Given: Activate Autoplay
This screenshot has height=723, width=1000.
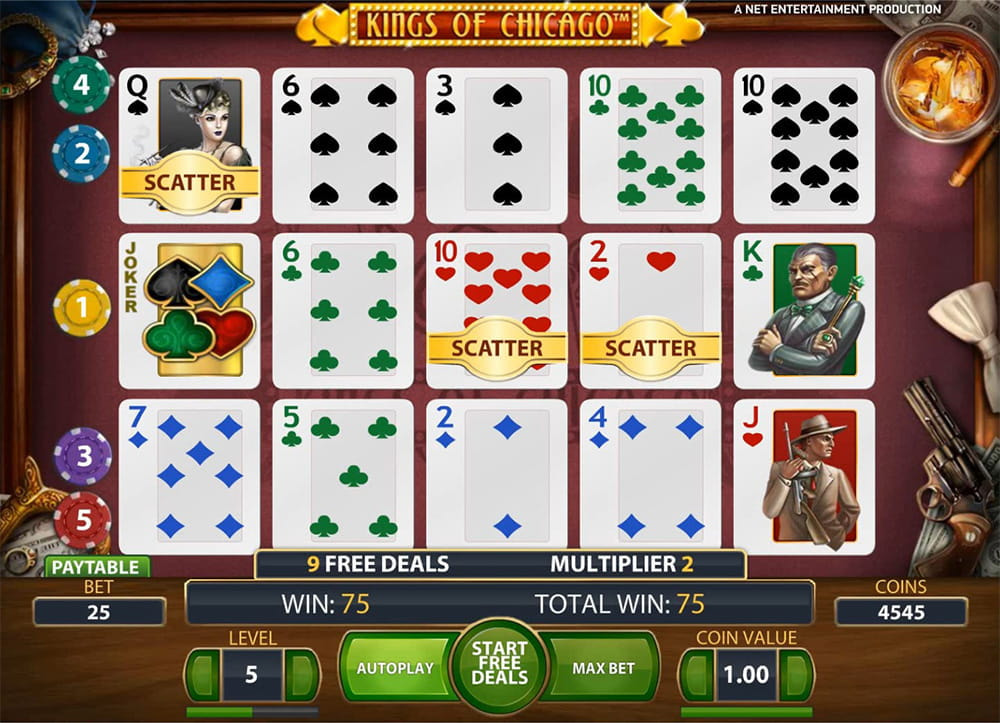Looking at the screenshot, I should click(x=395, y=668).
